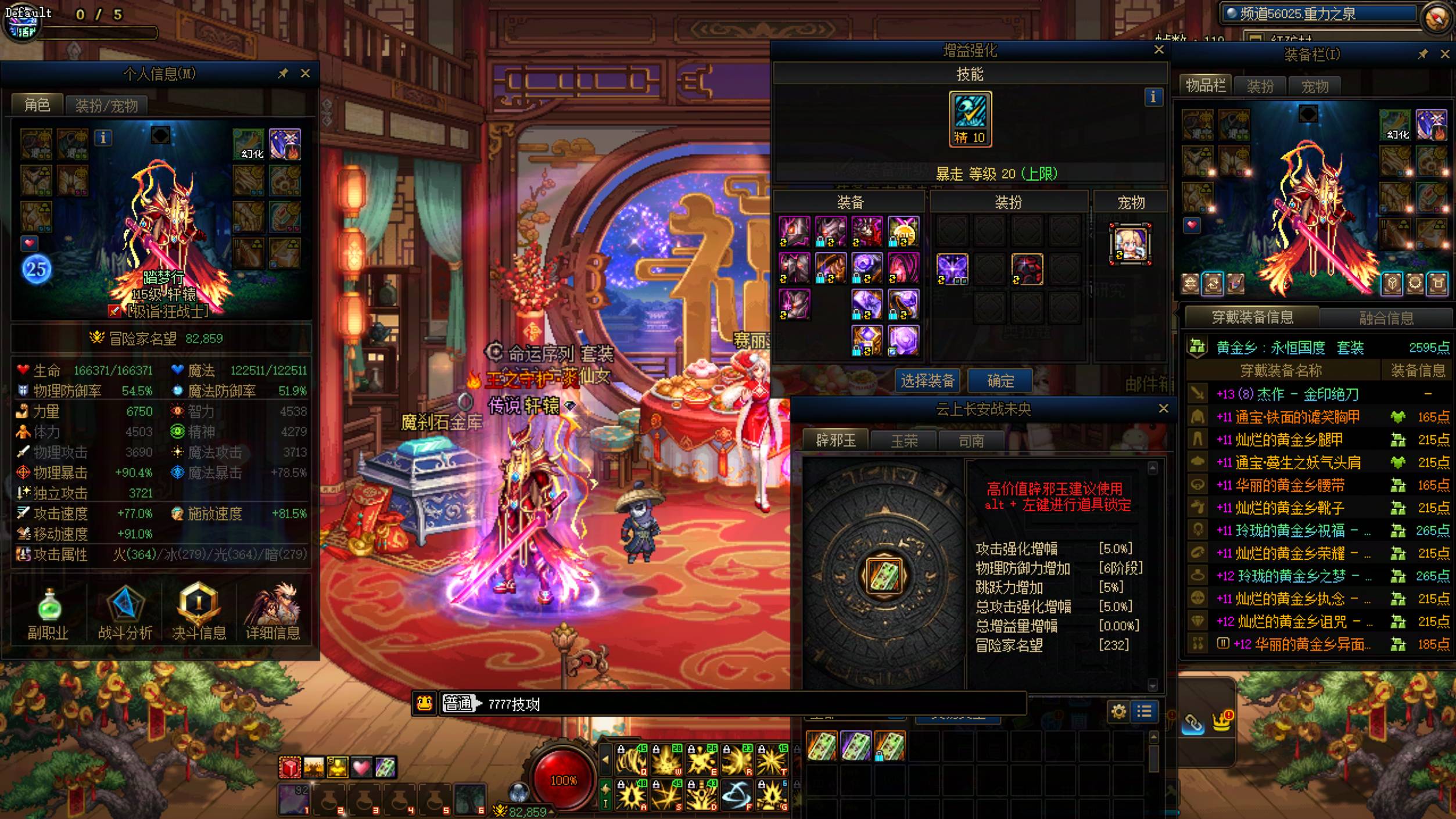Open the 宠物 tab in inventory
Viewport: 1456px width, 819px height.
click(x=1314, y=87)
